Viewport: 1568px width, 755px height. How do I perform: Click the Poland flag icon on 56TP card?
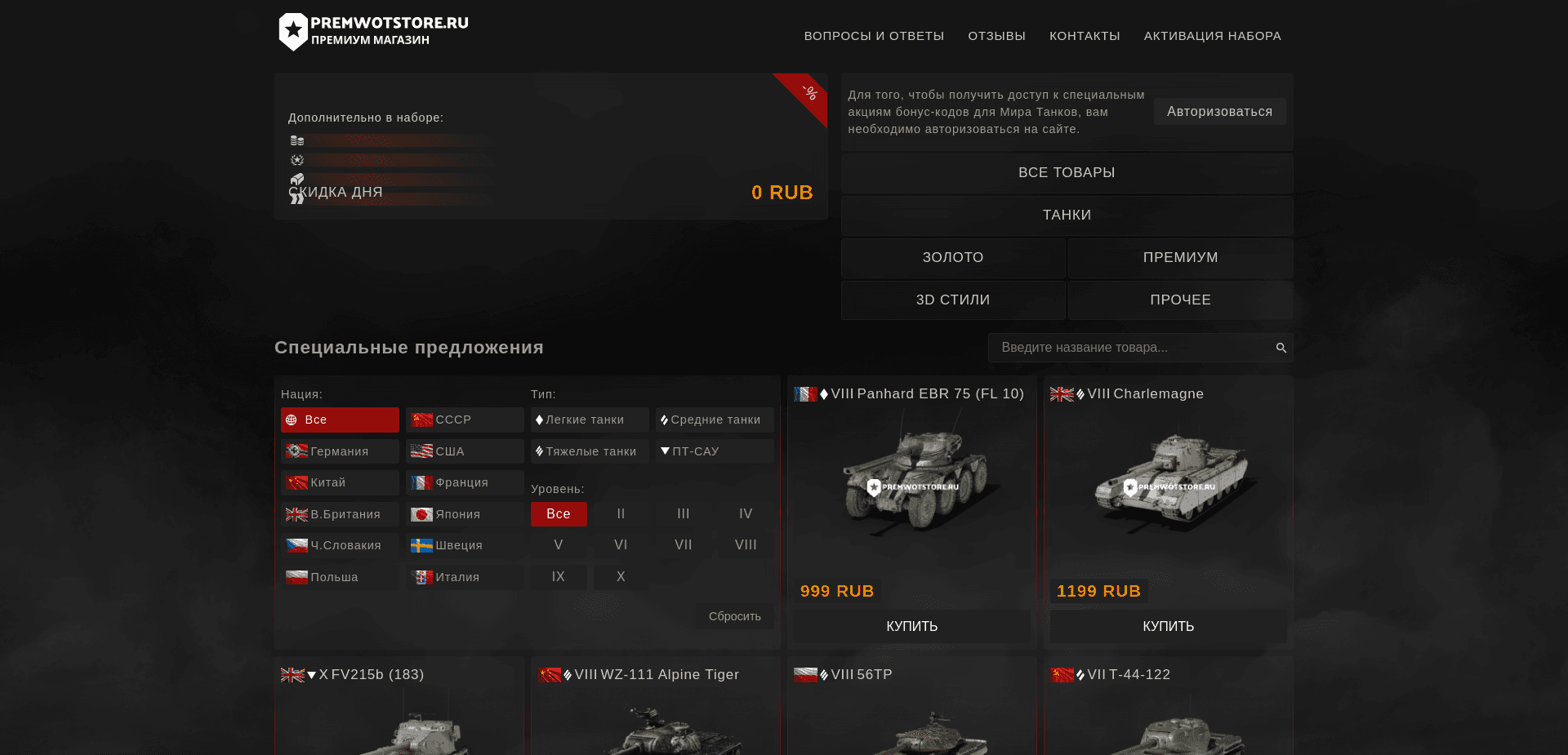click(807, 675)
